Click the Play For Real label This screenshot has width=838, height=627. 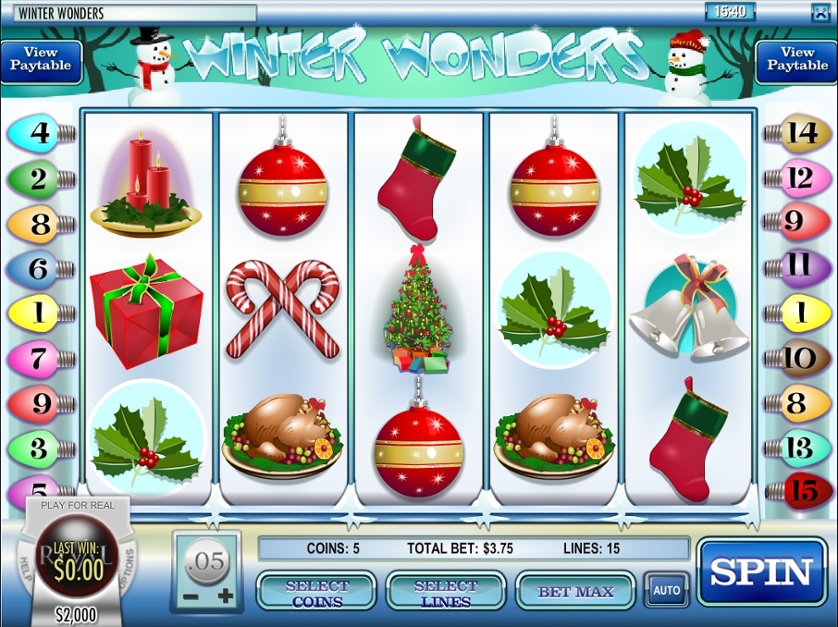point(77,506)
